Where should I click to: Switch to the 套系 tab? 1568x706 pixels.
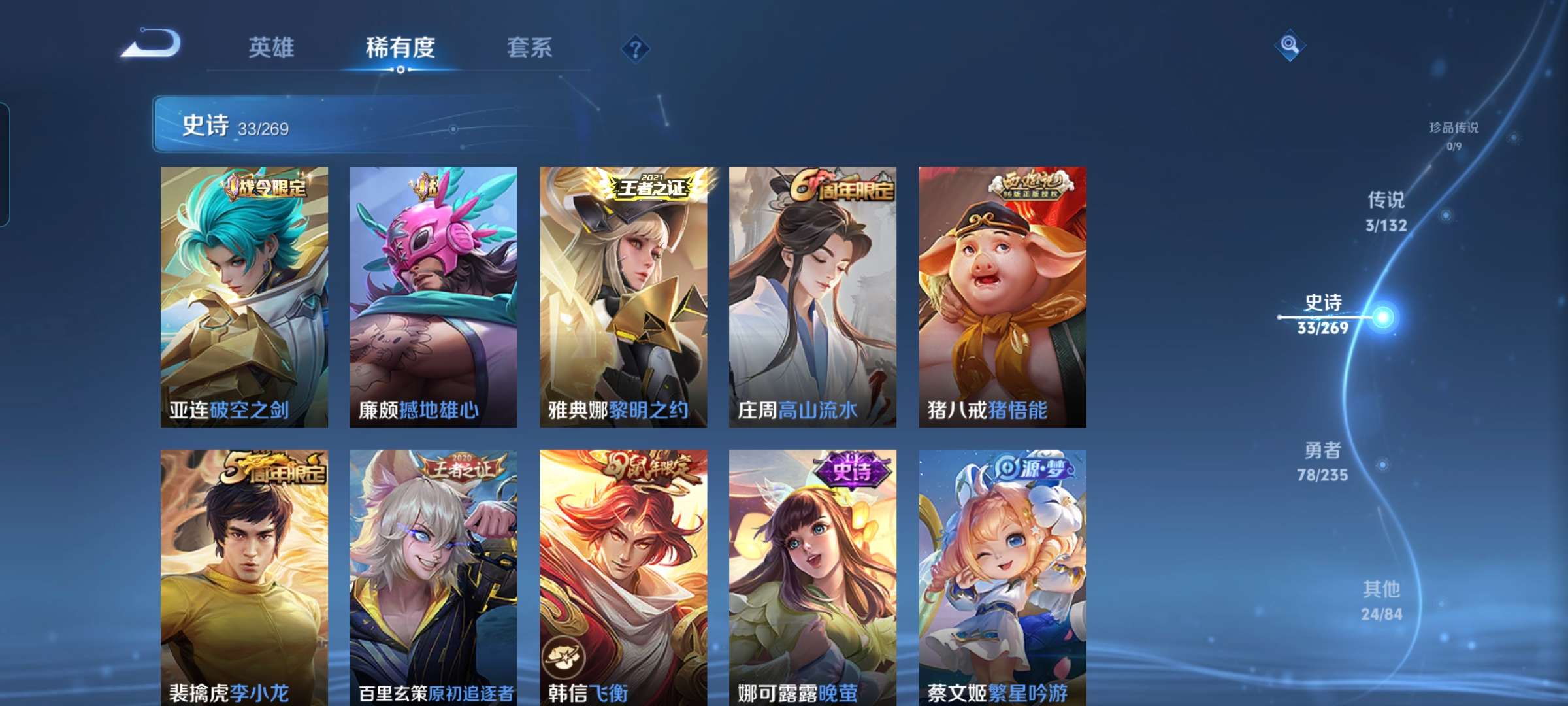click(x=531, y=48)
